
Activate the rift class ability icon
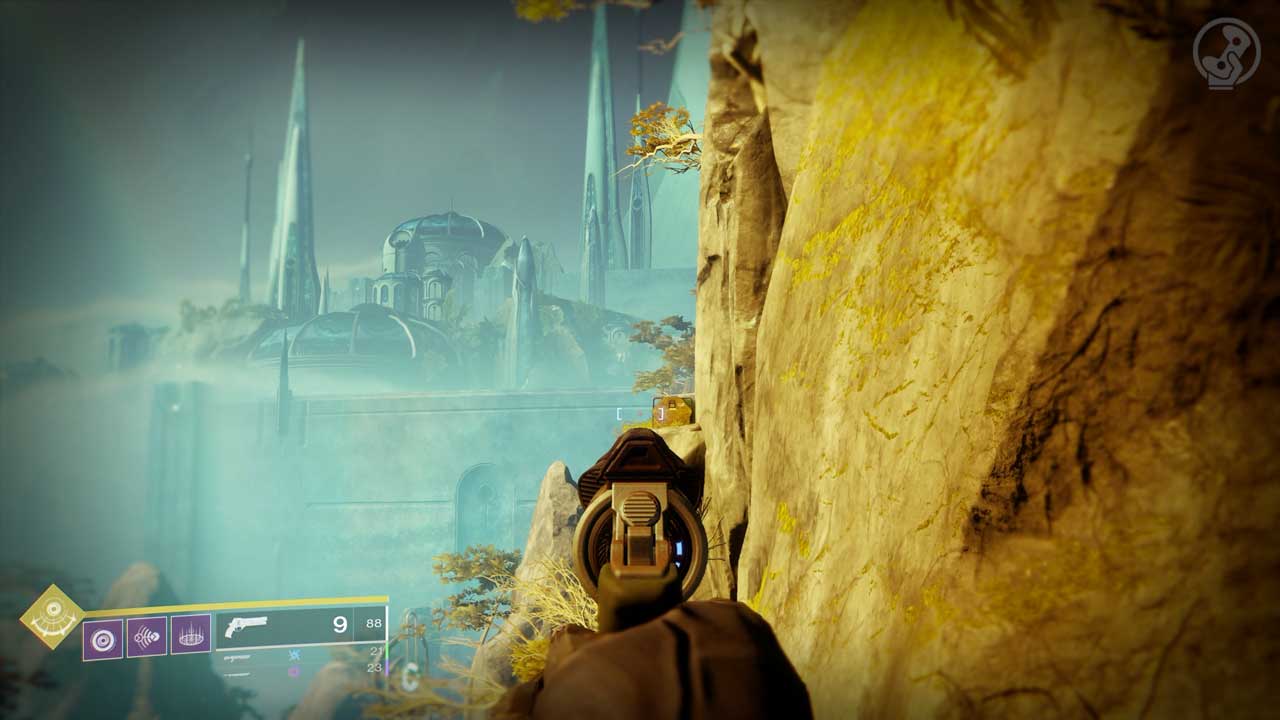point(190,634)
